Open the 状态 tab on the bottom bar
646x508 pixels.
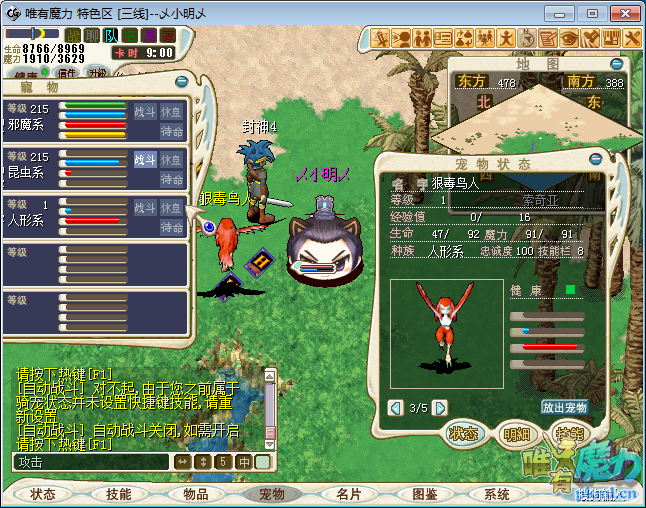(43, 494)
